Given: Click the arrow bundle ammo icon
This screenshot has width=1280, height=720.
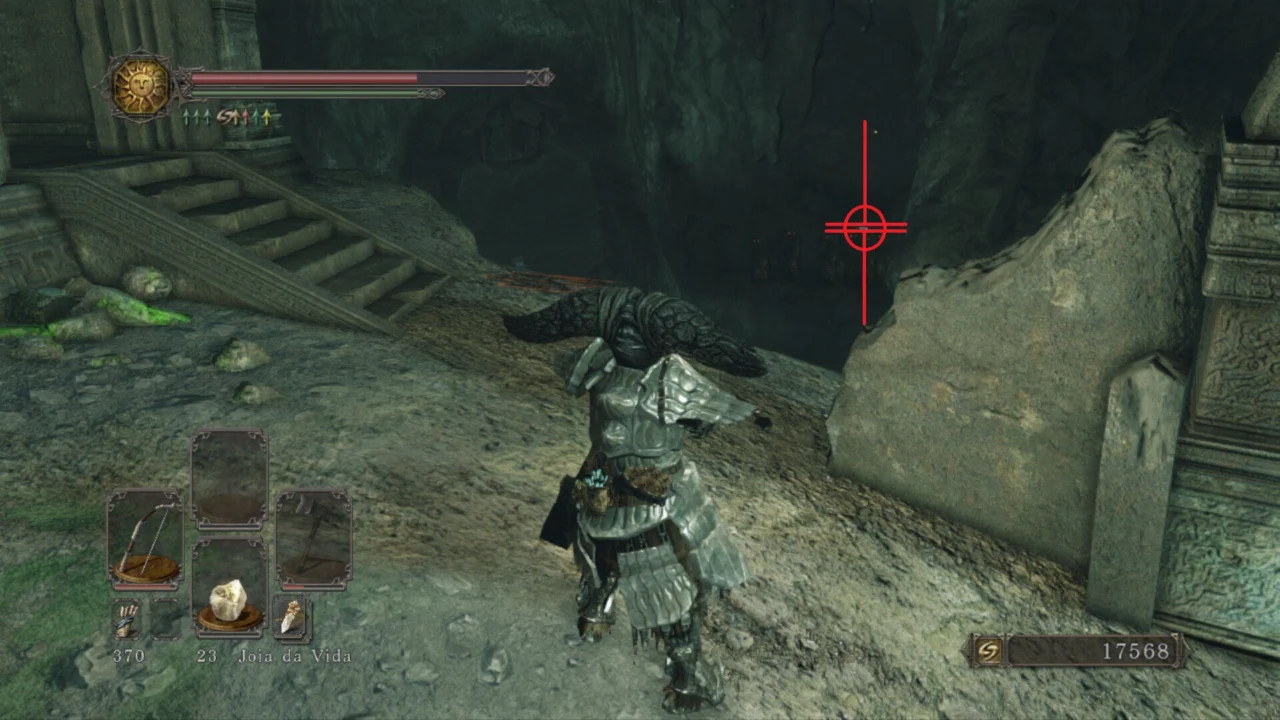Looking at the screenshot, I should click(126, 622).
